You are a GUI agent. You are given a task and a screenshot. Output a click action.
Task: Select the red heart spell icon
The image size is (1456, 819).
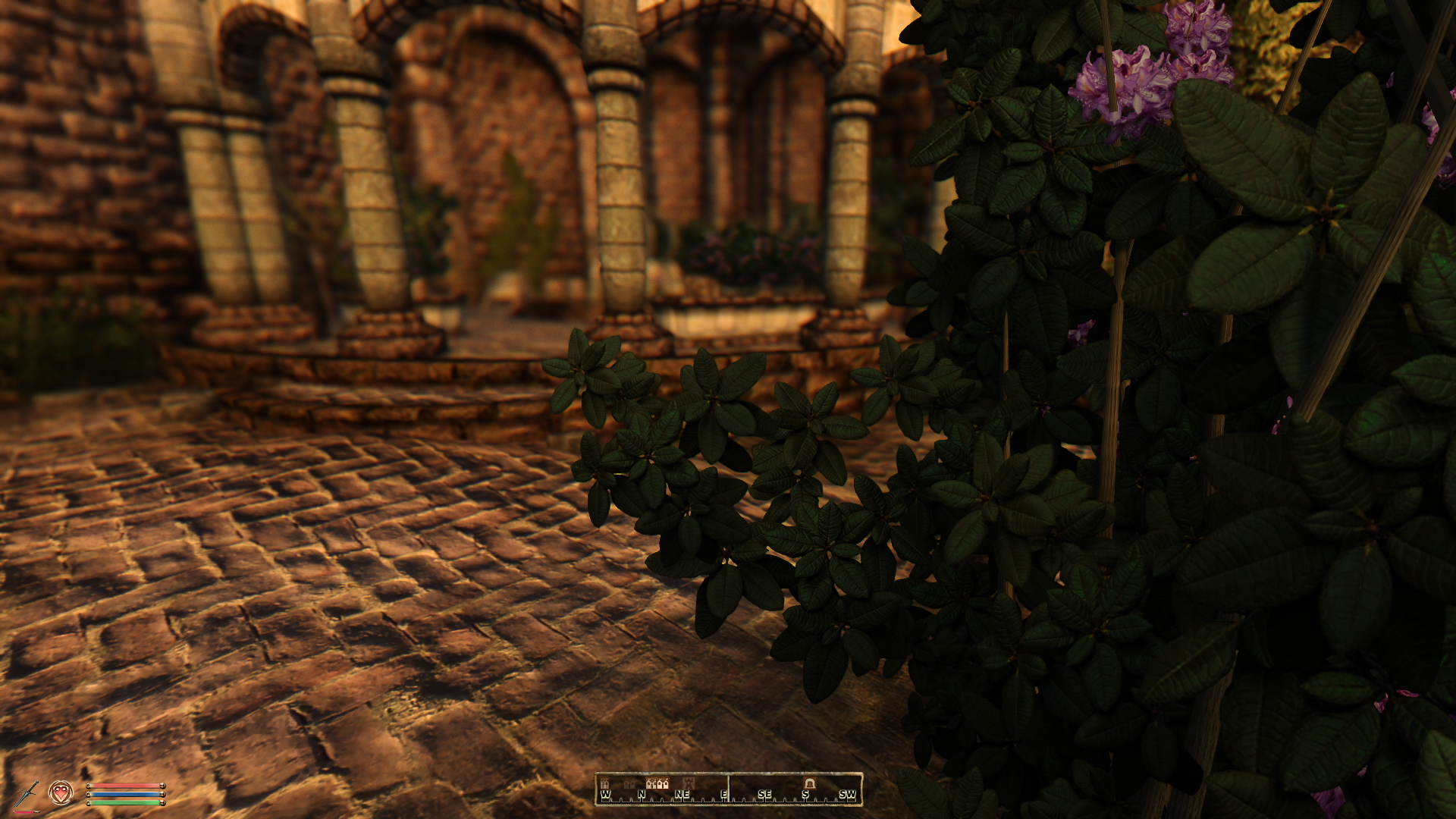[61, 793]
